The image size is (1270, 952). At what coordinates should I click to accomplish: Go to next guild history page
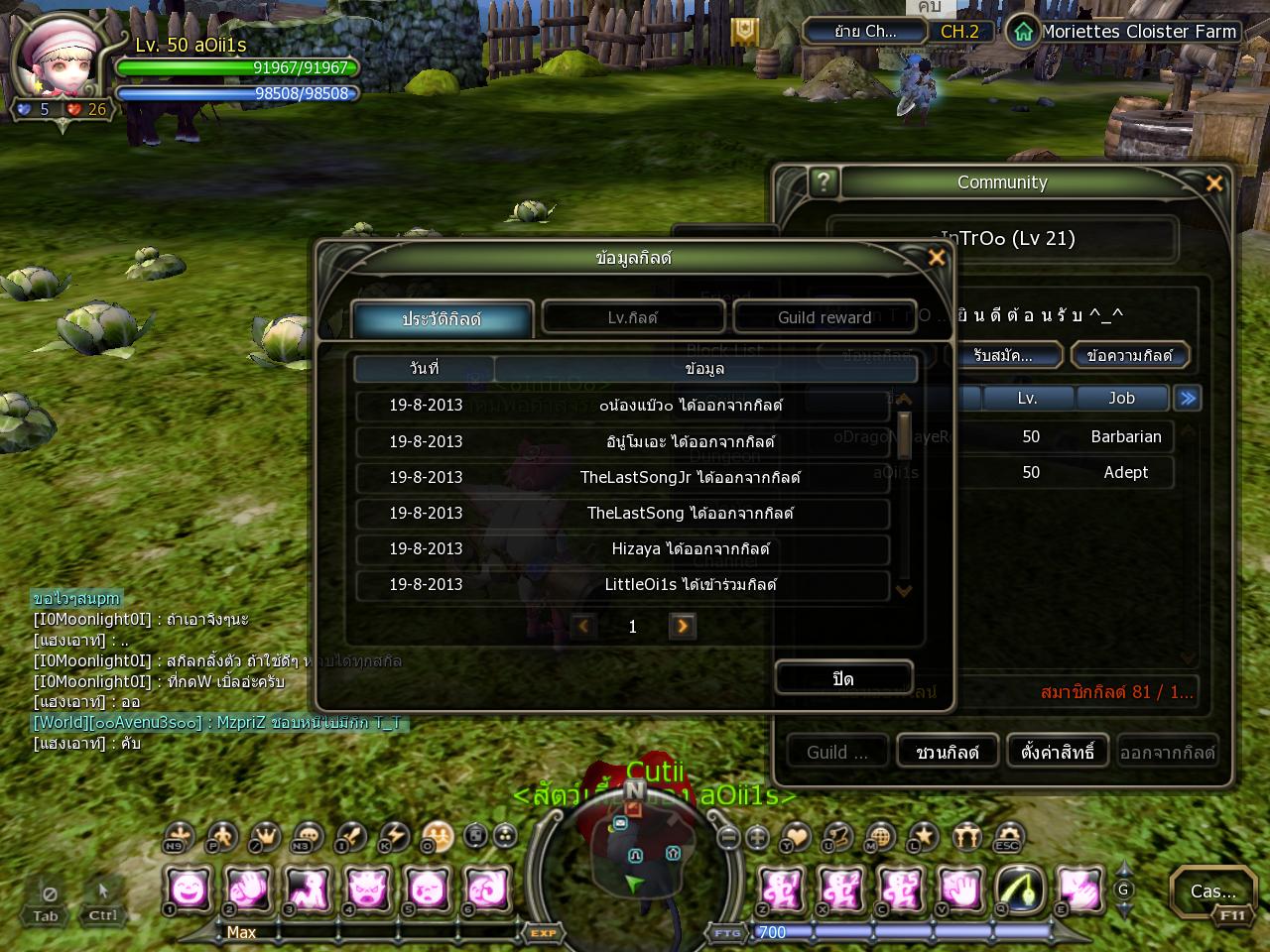pos(683,626)
